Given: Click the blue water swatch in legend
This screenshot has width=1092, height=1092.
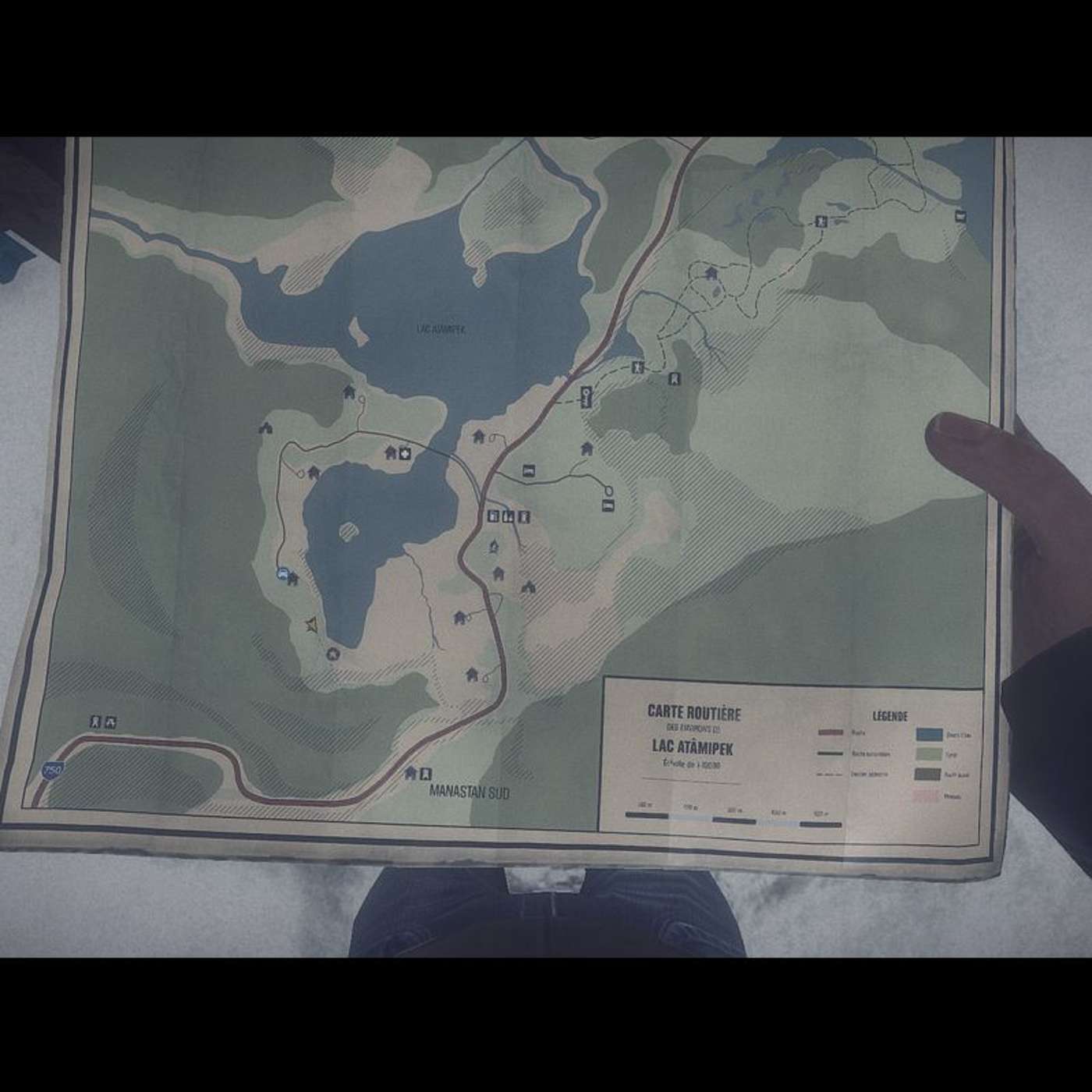Looking at the screenshot, I should (929, 734).
